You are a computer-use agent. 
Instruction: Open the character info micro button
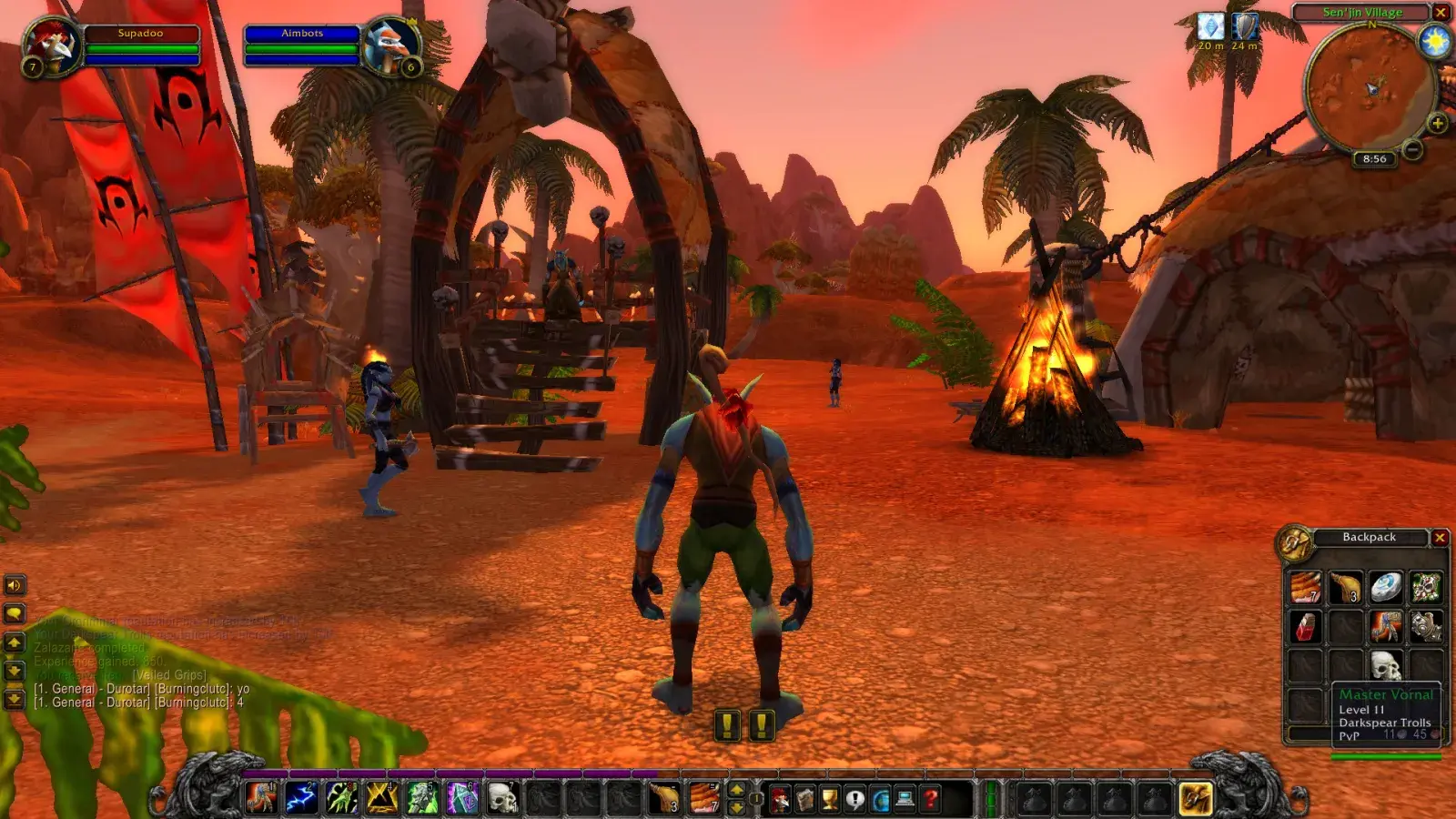click(x=780, y=799)
